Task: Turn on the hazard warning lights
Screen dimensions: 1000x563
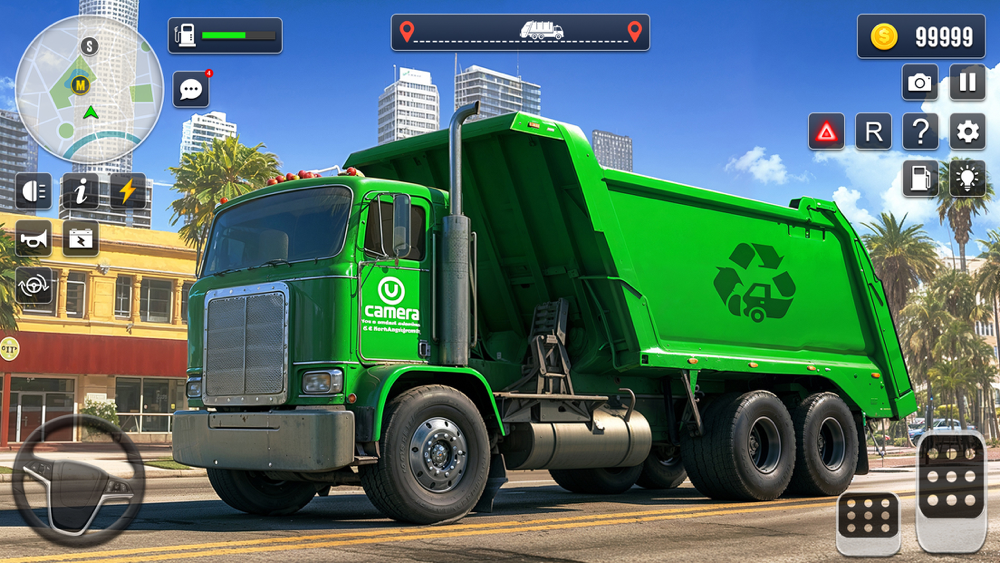Action: tap(826, 131)
